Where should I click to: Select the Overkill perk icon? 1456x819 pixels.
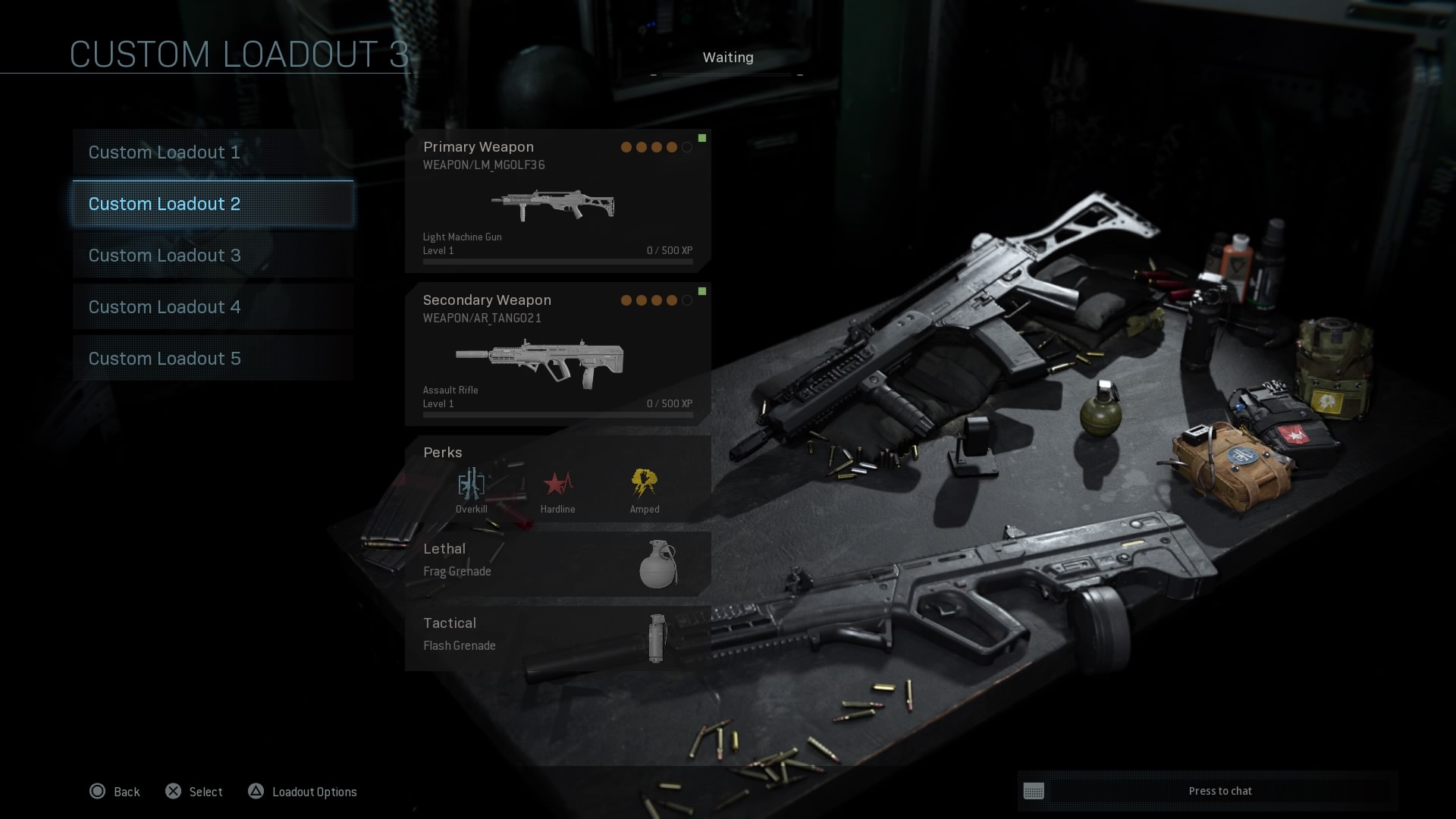(x=471, y=484)
